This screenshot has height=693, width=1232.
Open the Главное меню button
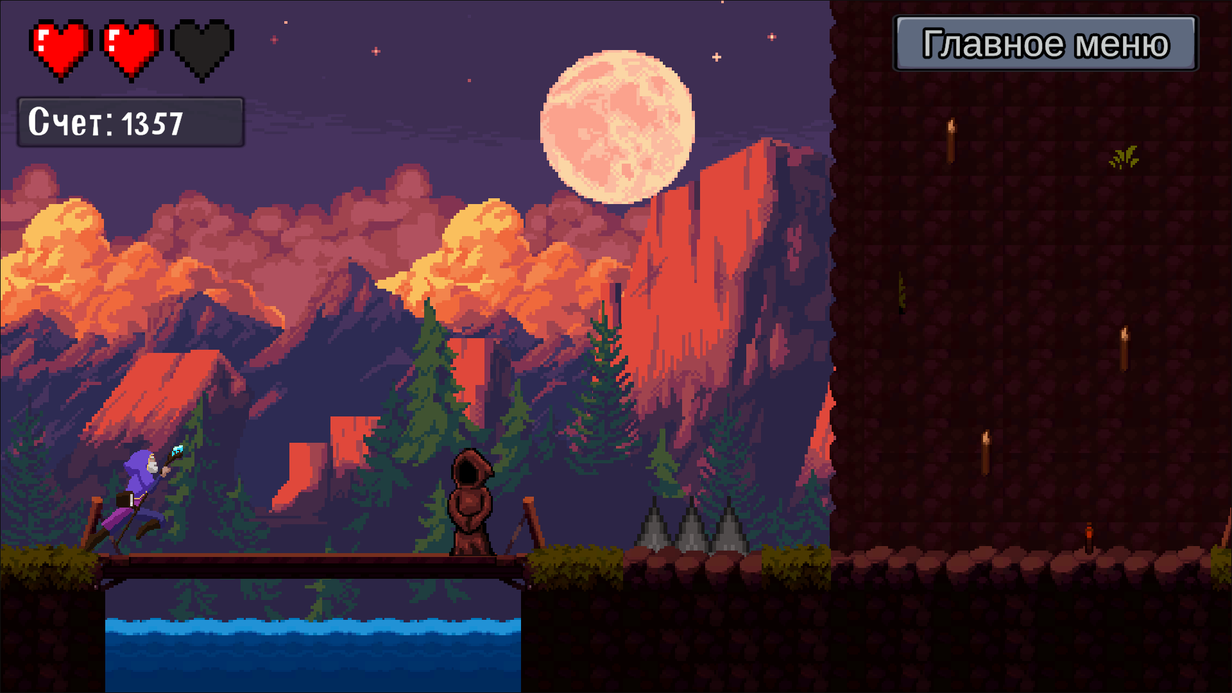pyautogui.click(x=1045, y=44)
